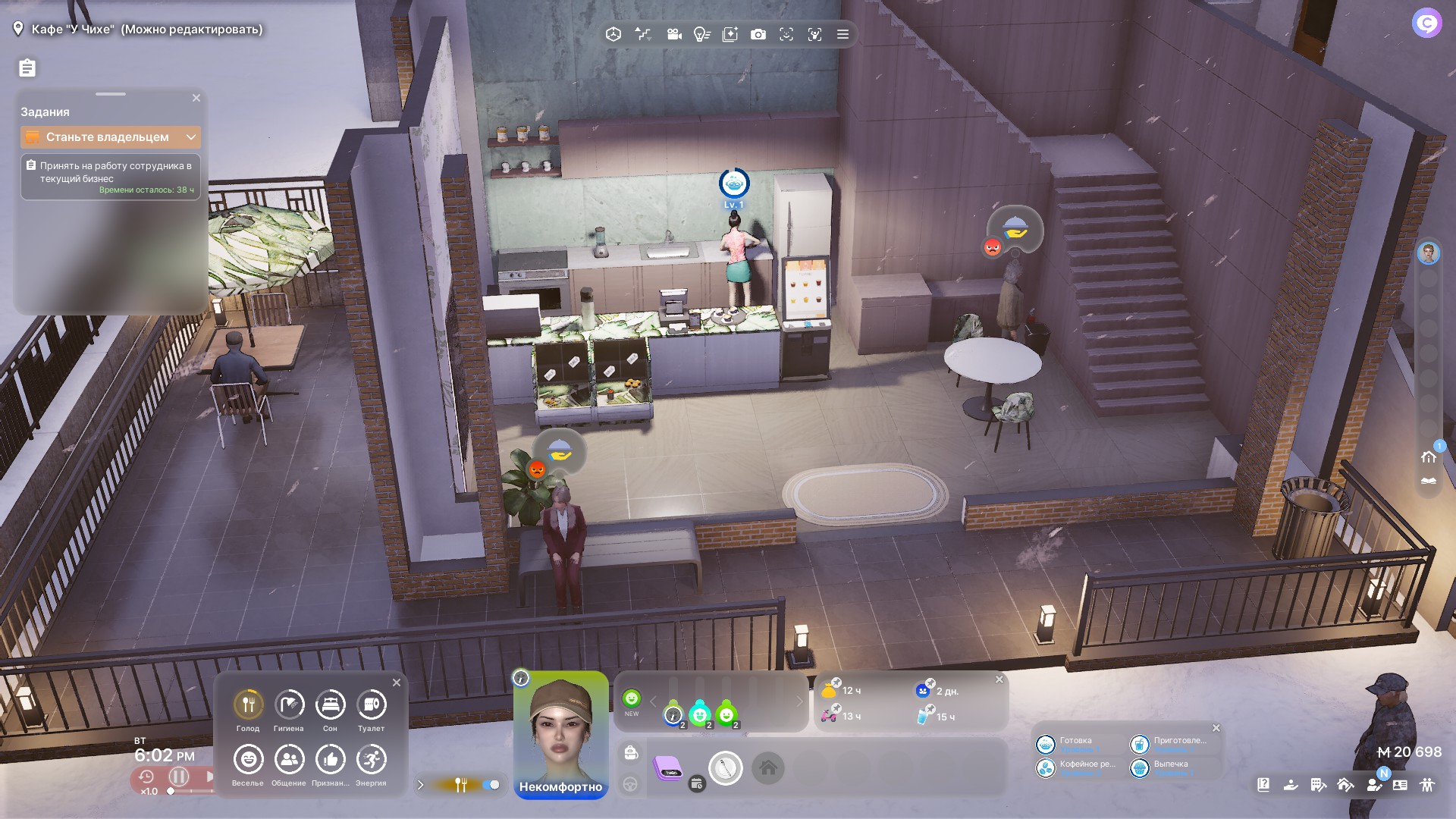Open the house build mode icon
Viewport: 1456px width, 819px height.
coord(1429,457)
